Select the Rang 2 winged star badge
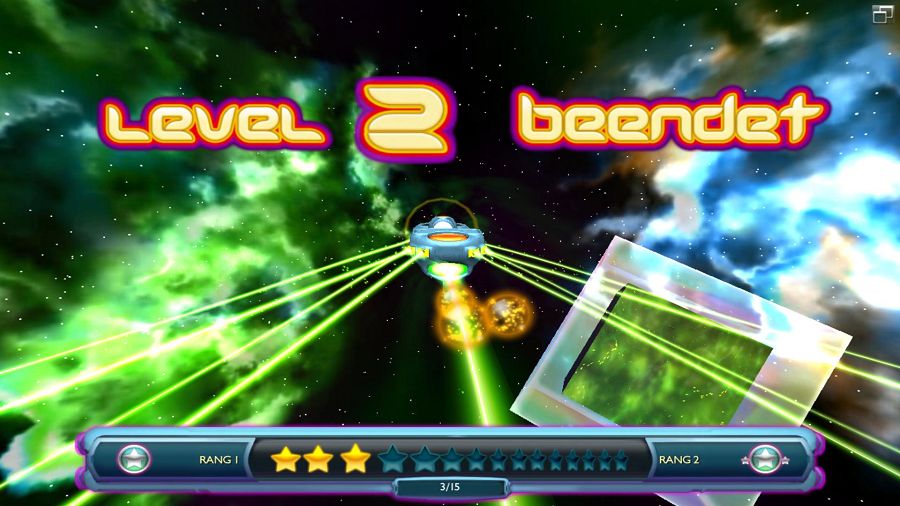Viewport: 900px width, 506px height. click(765, 460)
